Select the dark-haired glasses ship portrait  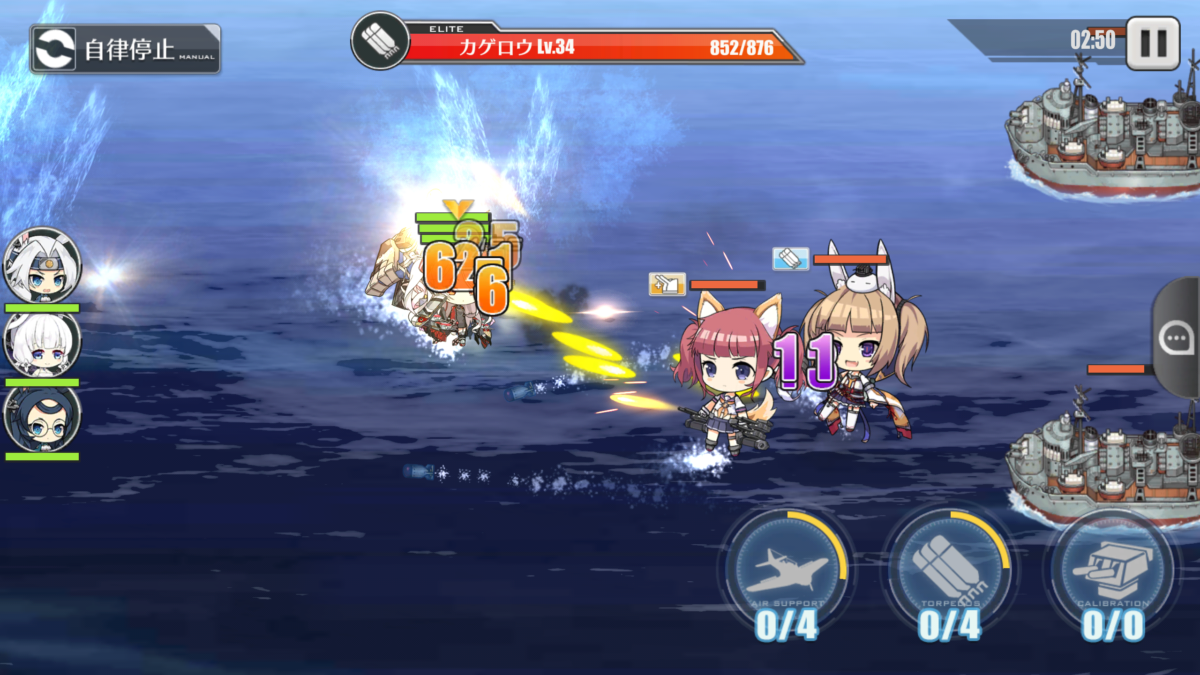(42, 418)
